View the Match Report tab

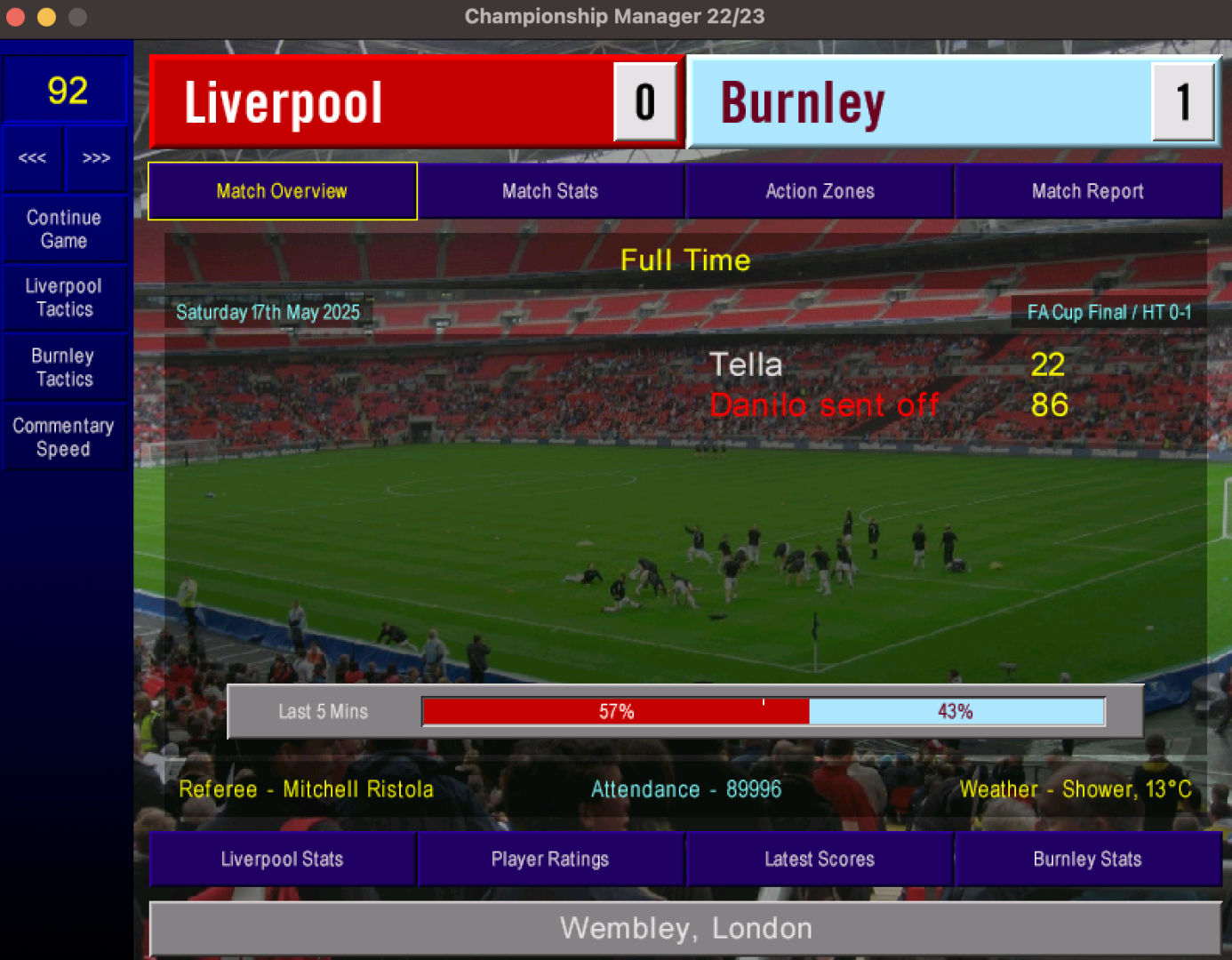[x=1087, y=191]
